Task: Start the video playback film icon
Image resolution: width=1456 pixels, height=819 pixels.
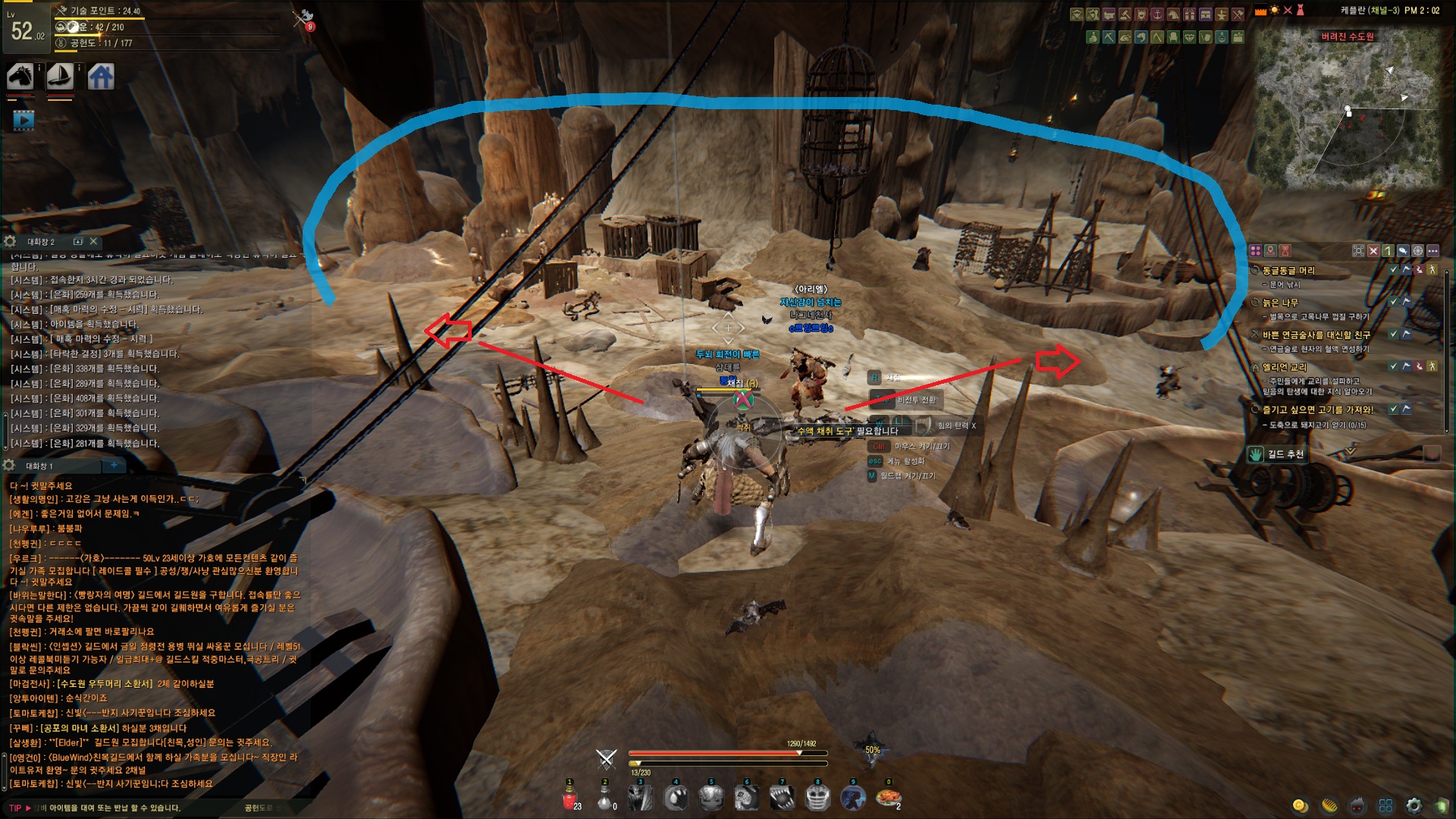Action: (x=24, y=120)
